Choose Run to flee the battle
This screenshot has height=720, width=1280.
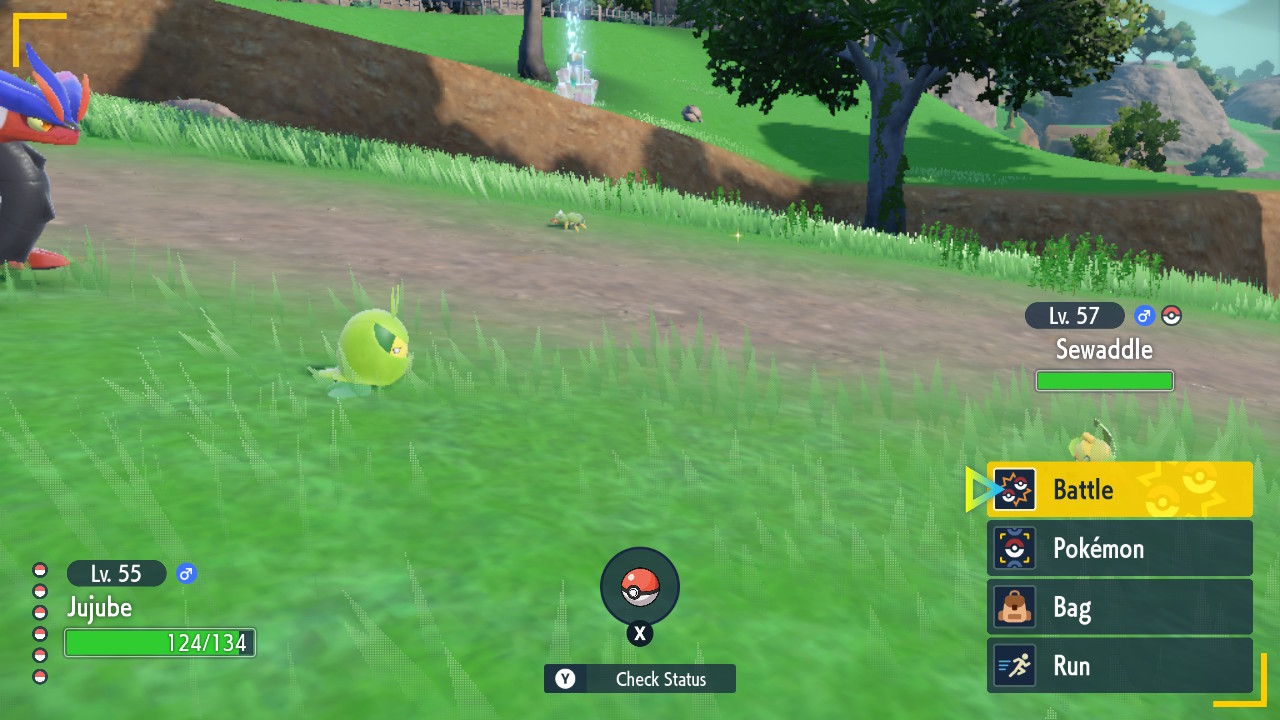(x=1119, y=666)
